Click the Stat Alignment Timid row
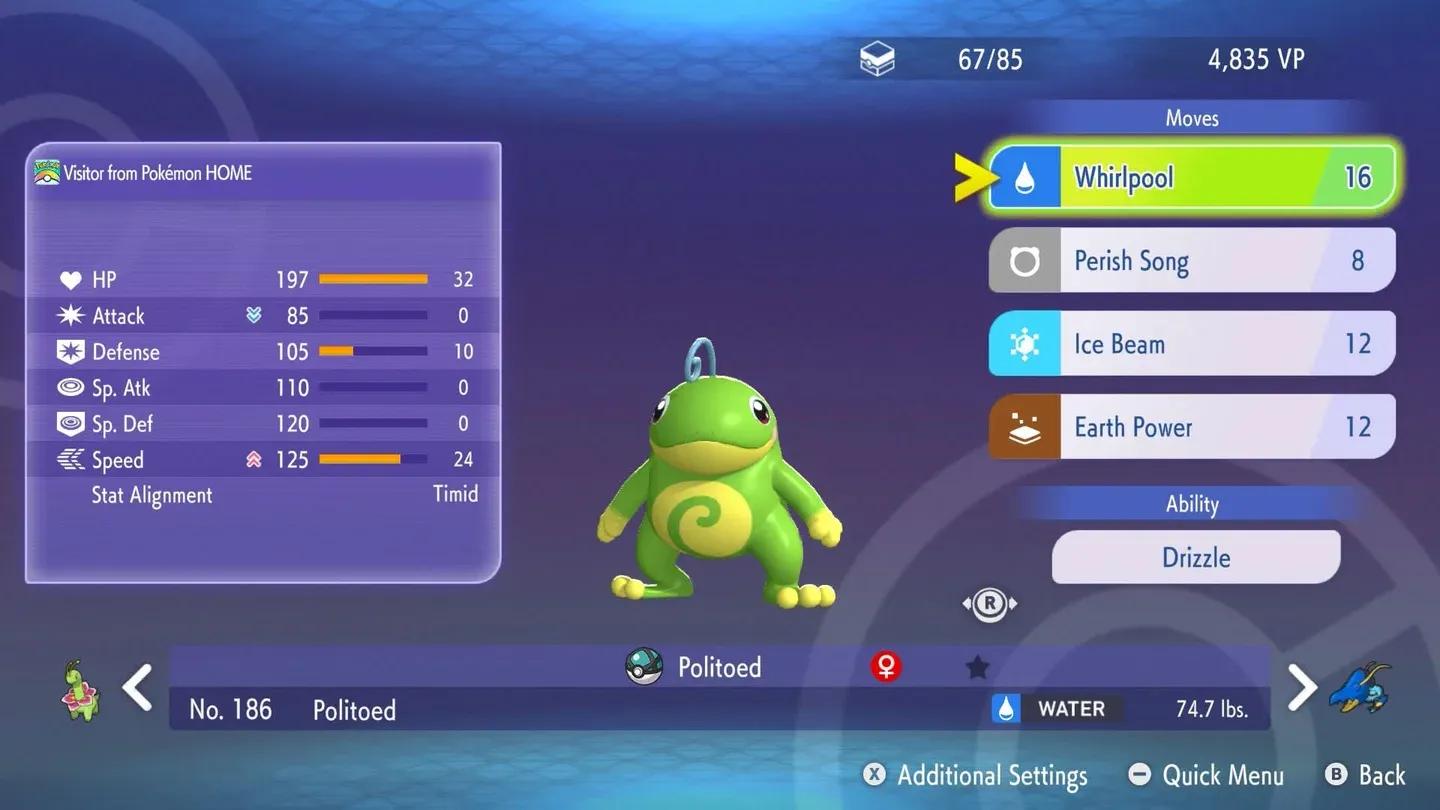This screenshot has width=1440, height=810. 264,495
